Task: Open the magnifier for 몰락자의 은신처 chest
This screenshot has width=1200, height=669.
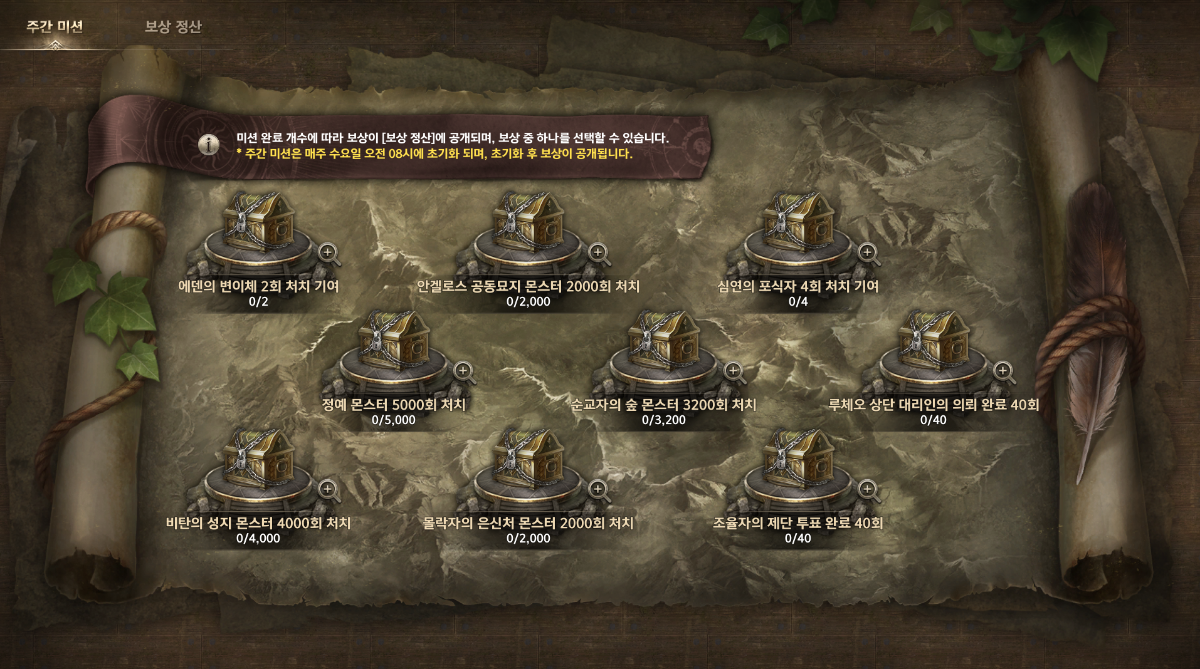Action: [598, 490]
